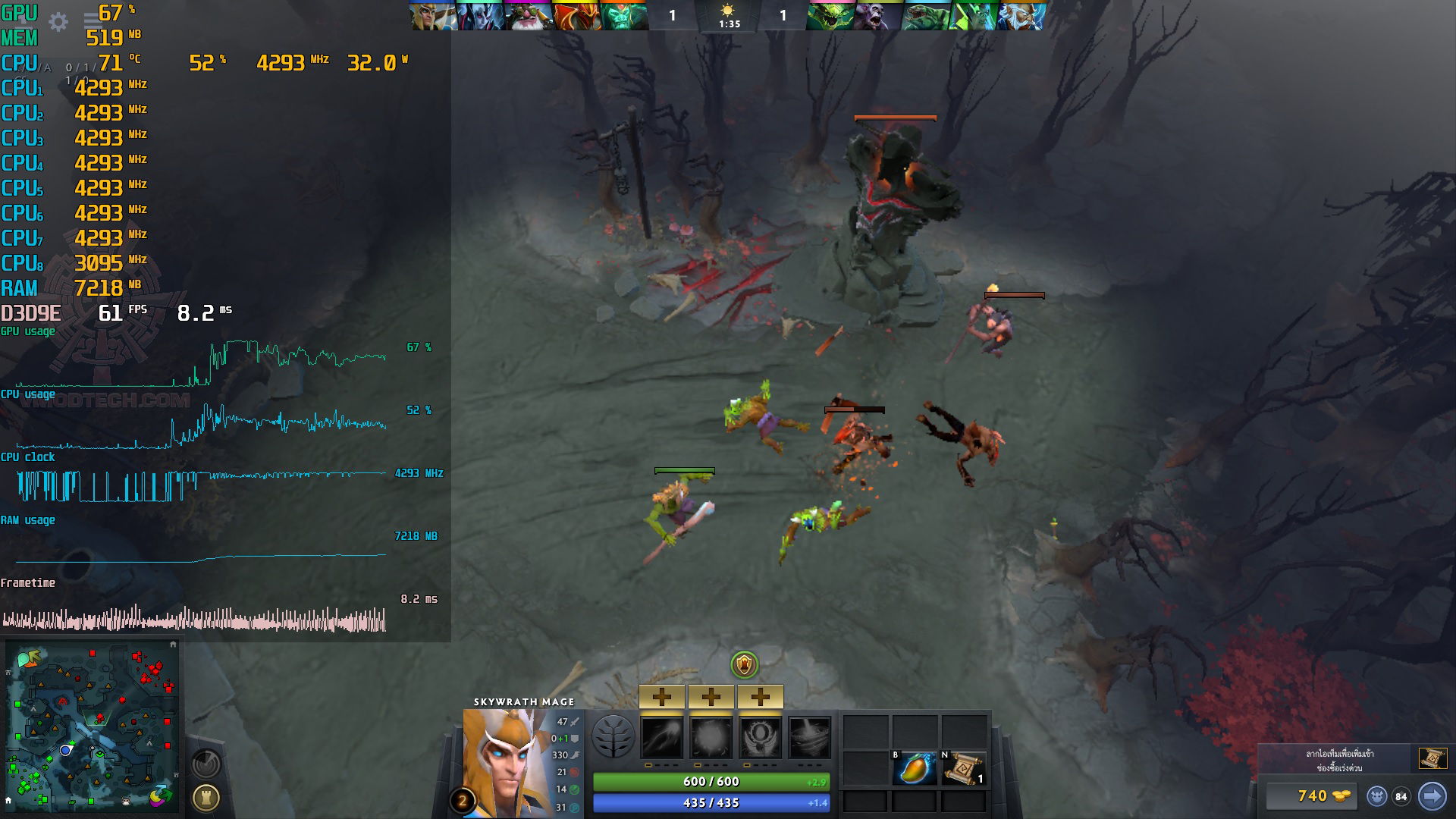
Task: Select the Ancient Seal ability icon
Action: 760,737
